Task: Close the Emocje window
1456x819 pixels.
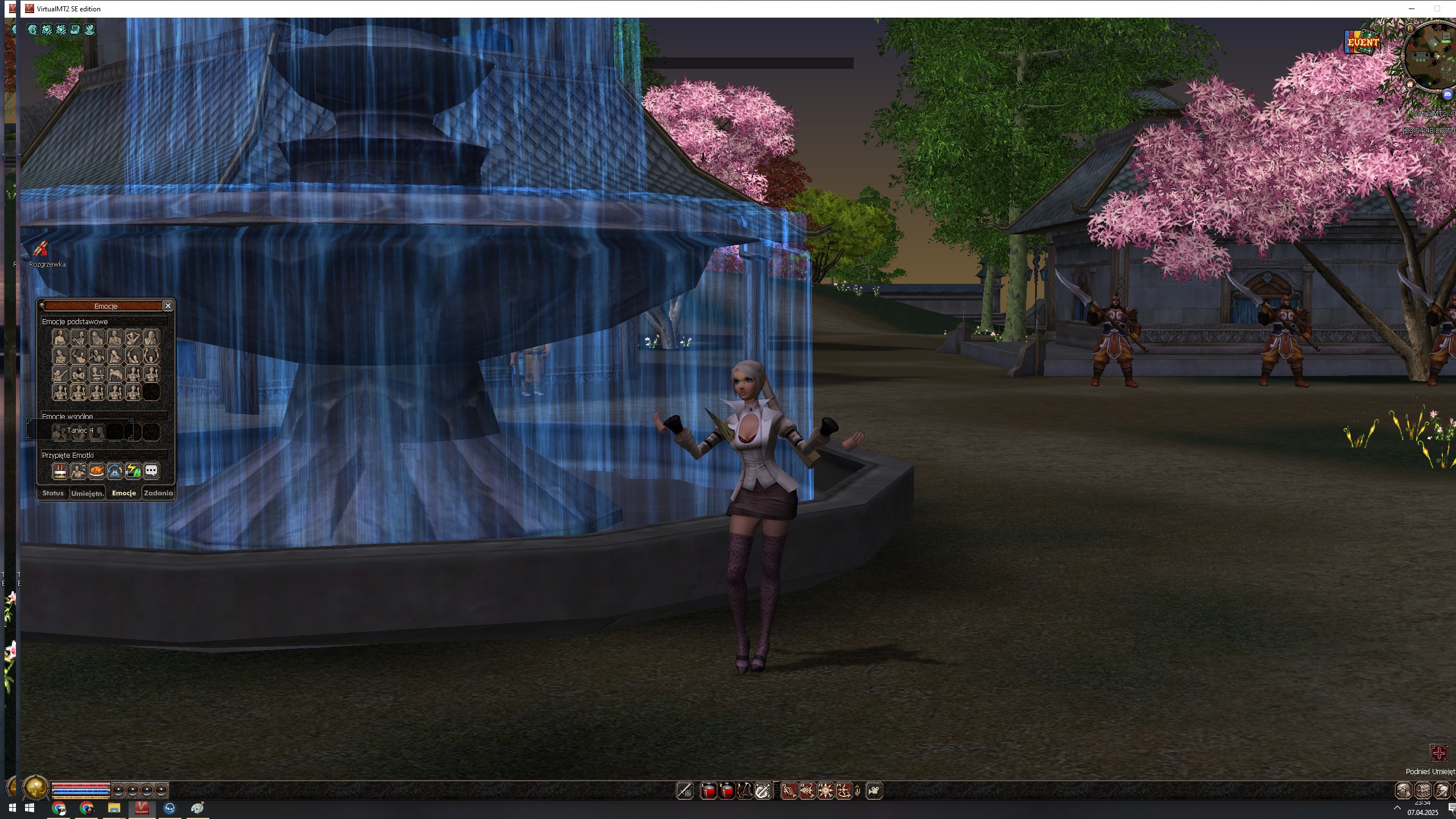Action: coord(168,306)
